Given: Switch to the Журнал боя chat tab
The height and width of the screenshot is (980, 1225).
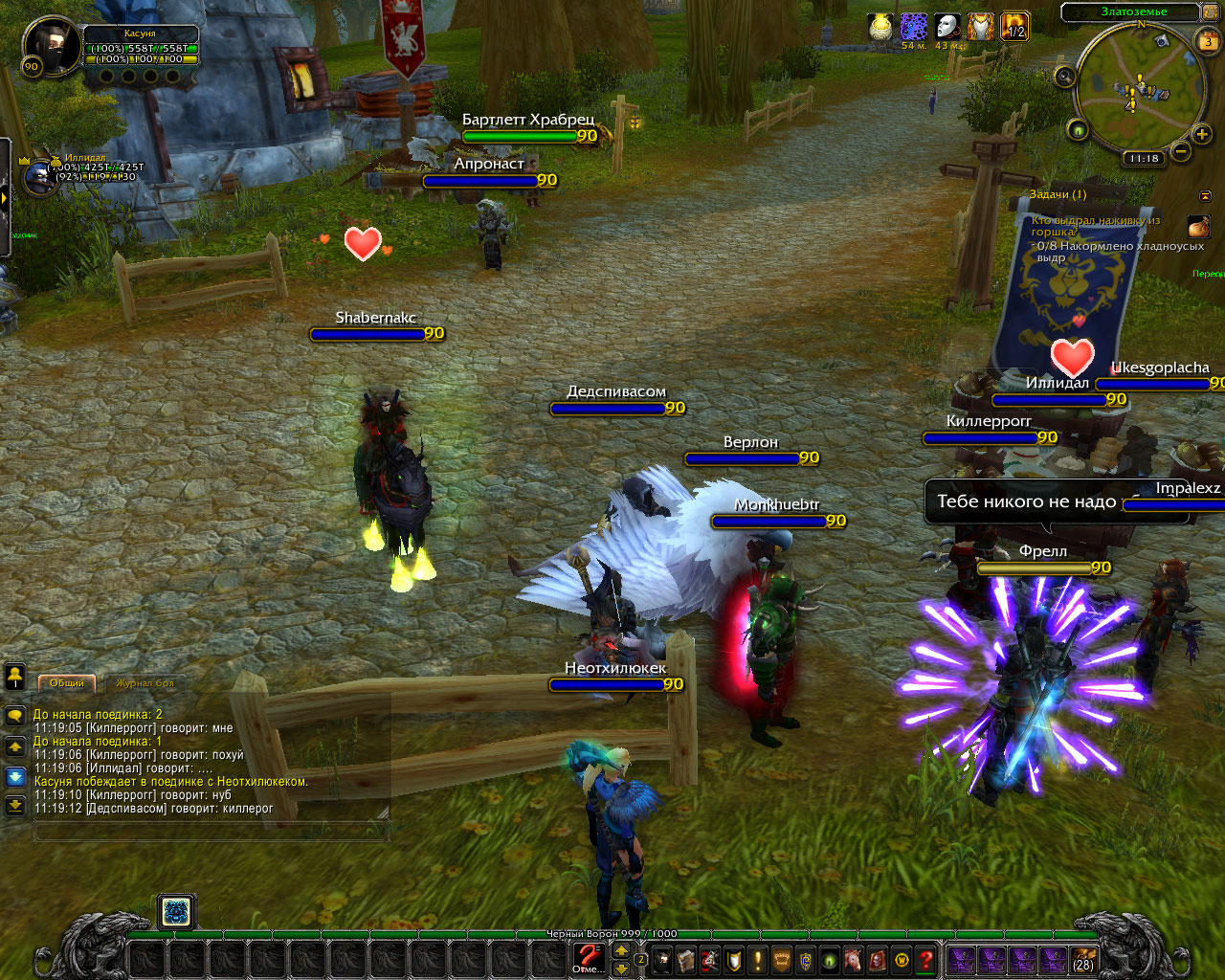Looking at the screenshot, I should click(x=145, y=683).
